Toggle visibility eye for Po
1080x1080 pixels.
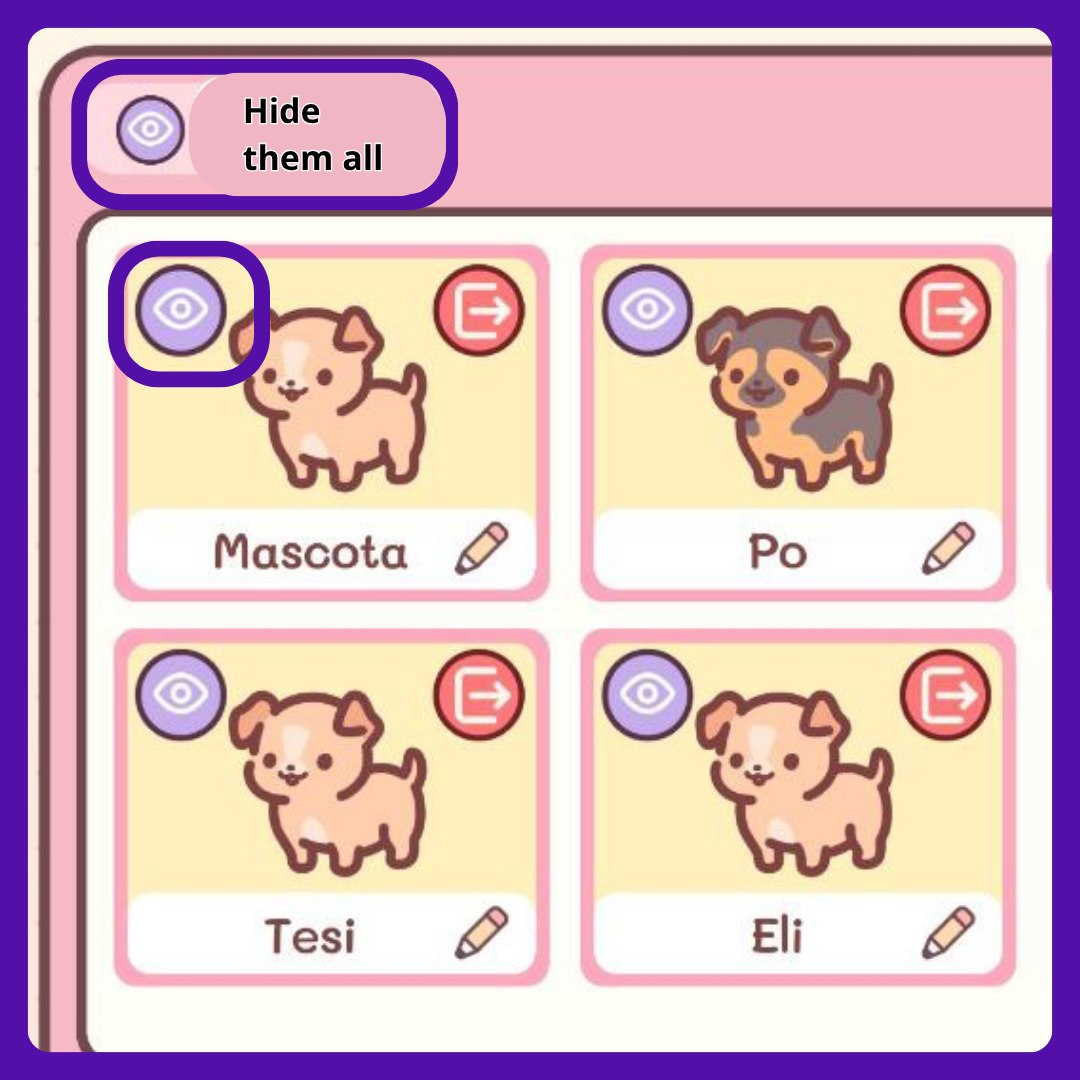647,310
